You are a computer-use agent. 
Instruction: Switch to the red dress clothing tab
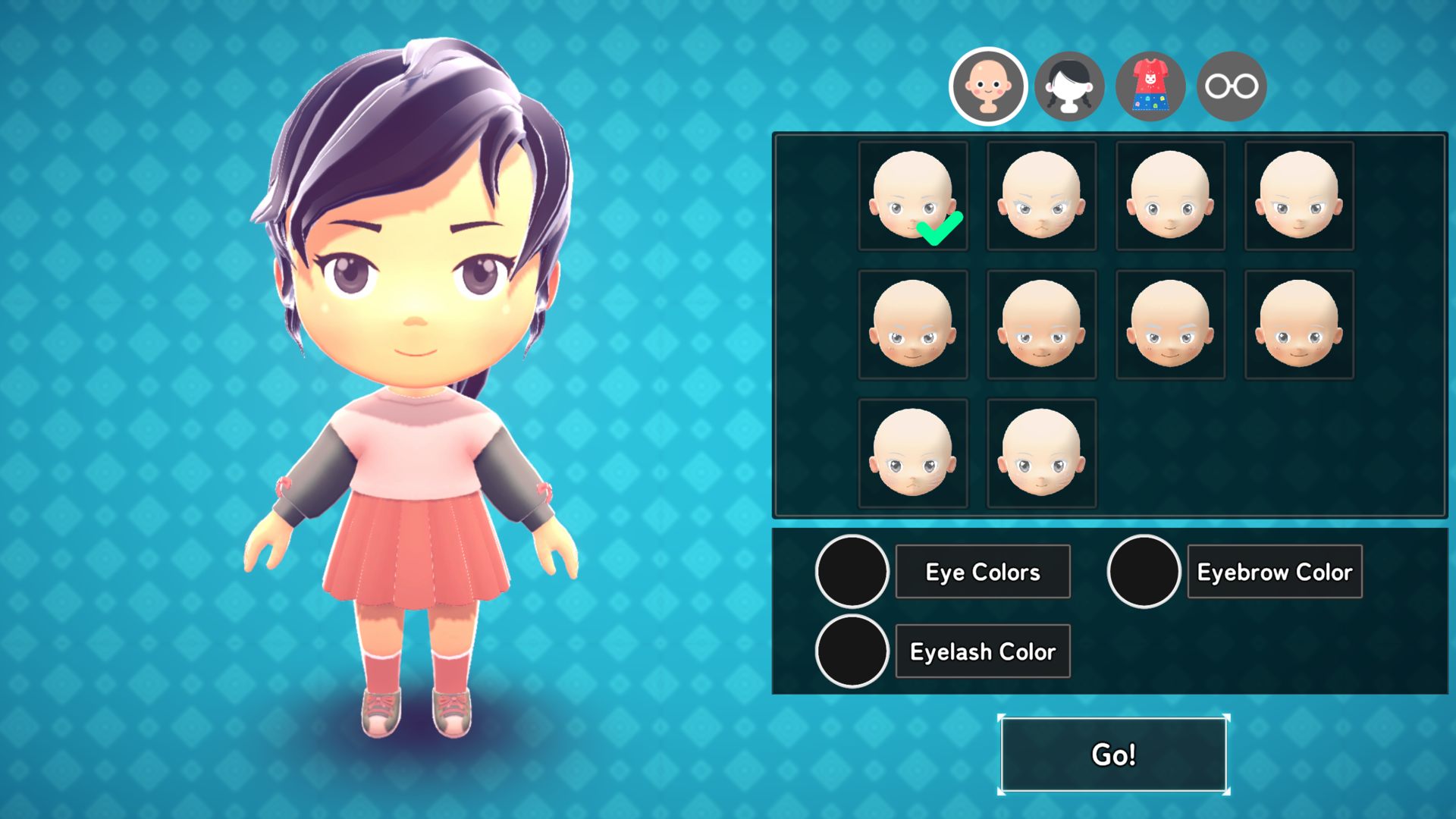click(1150, 86)
